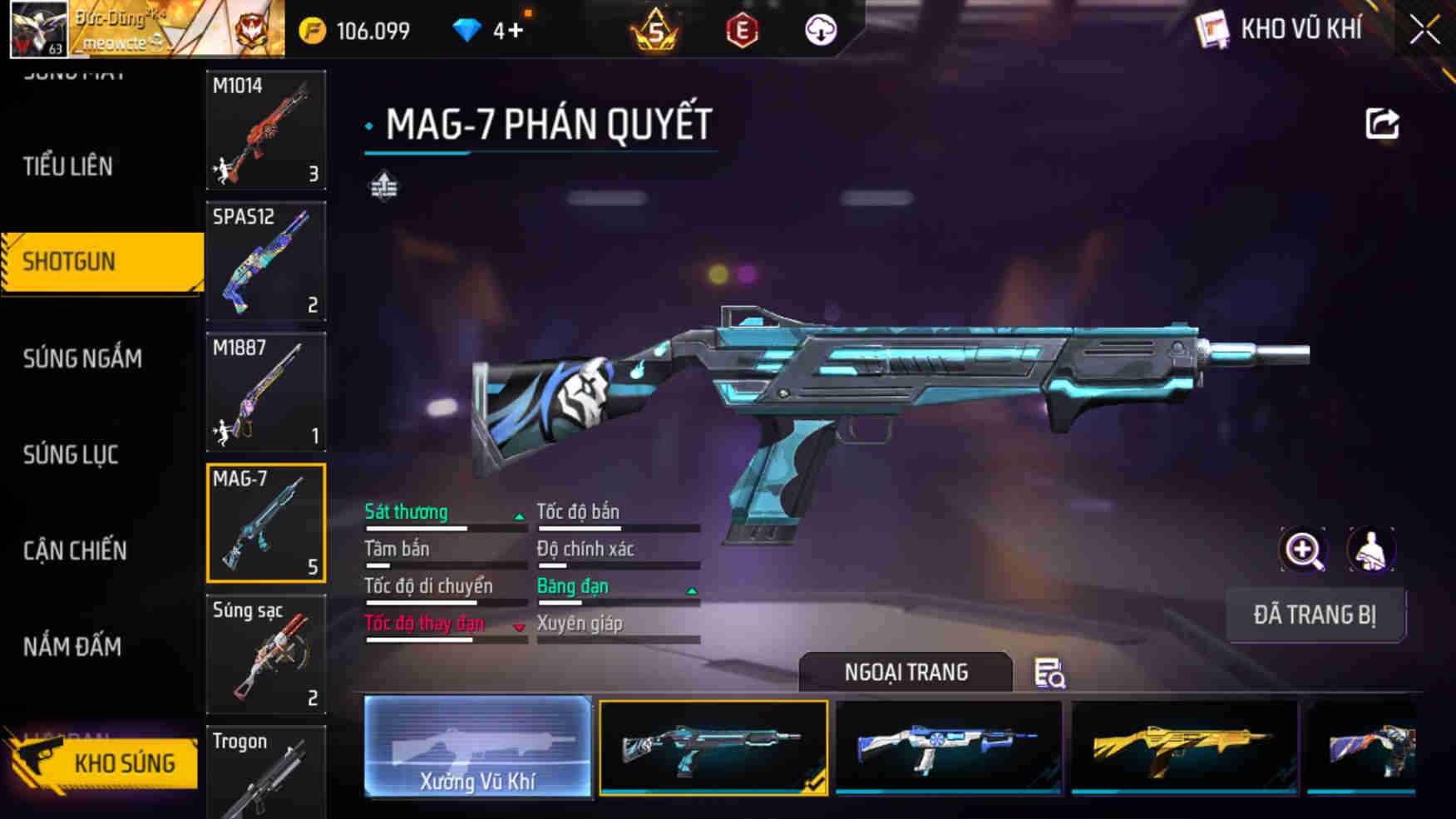The image size is (1456, 819).
Task: Close the weapon armory screen
Action: coord(1424,31)
